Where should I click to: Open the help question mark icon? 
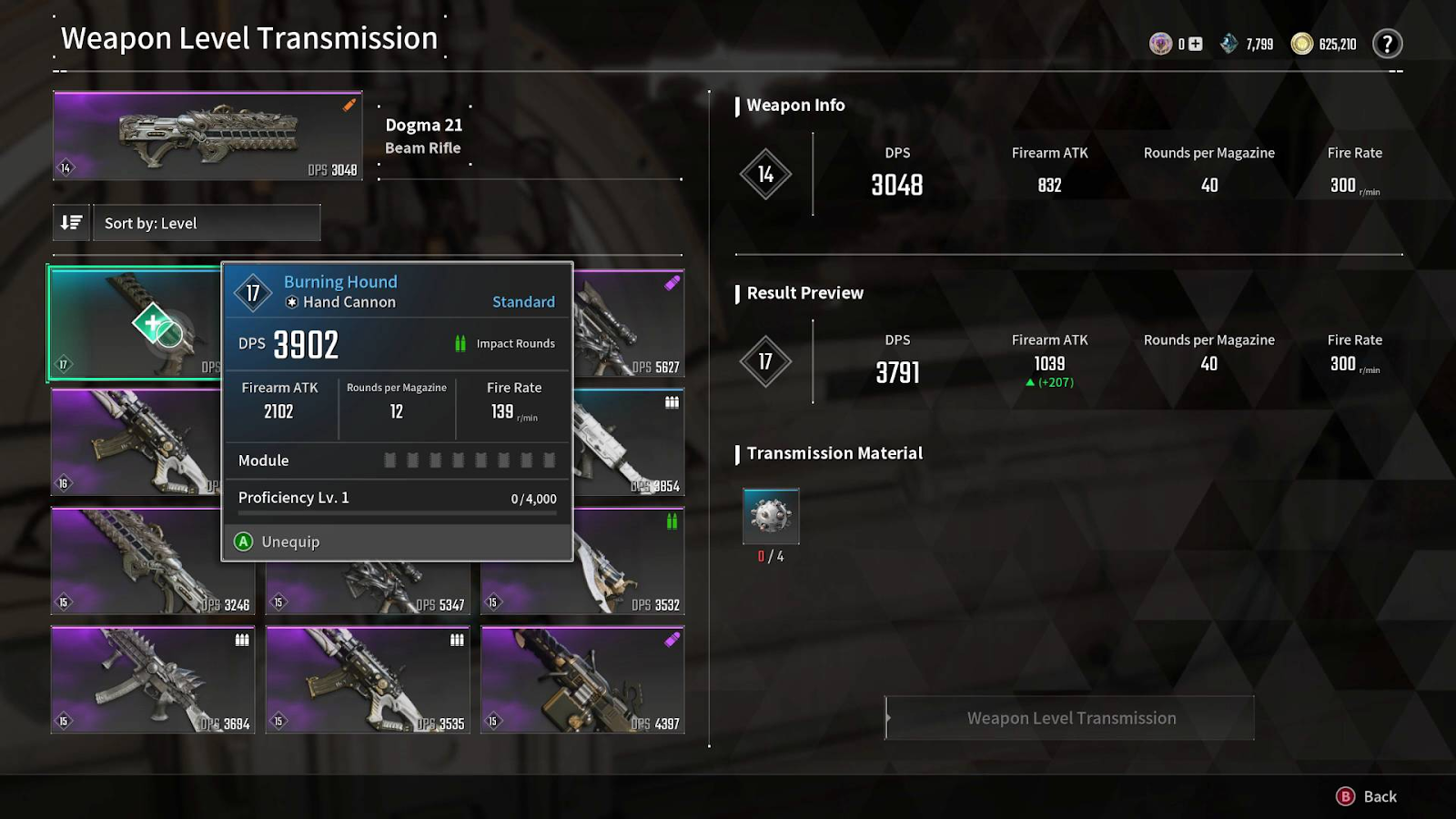1387,44
